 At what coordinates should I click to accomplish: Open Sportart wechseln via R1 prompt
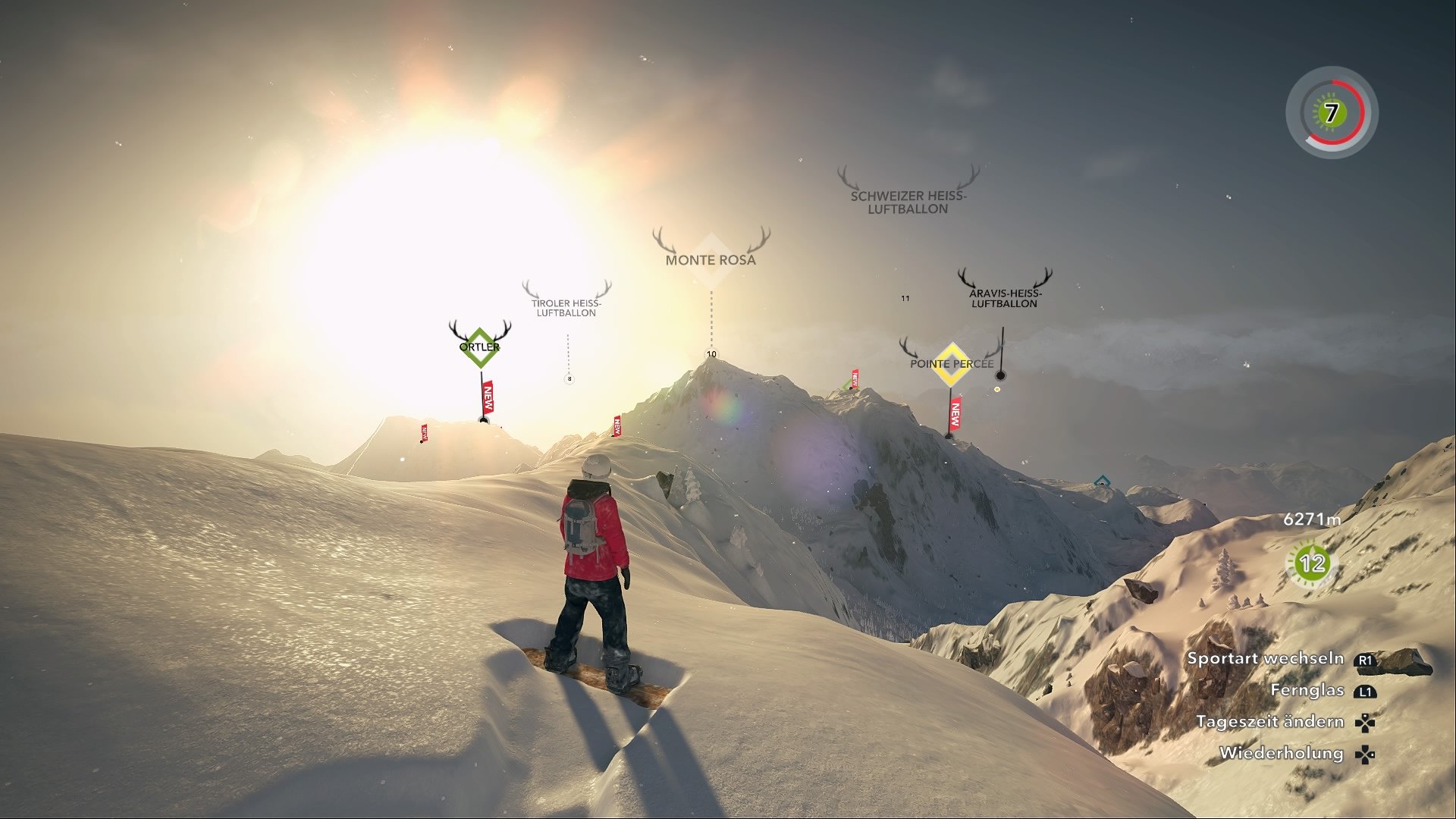pyautogui.click(x=1267, y=658)
